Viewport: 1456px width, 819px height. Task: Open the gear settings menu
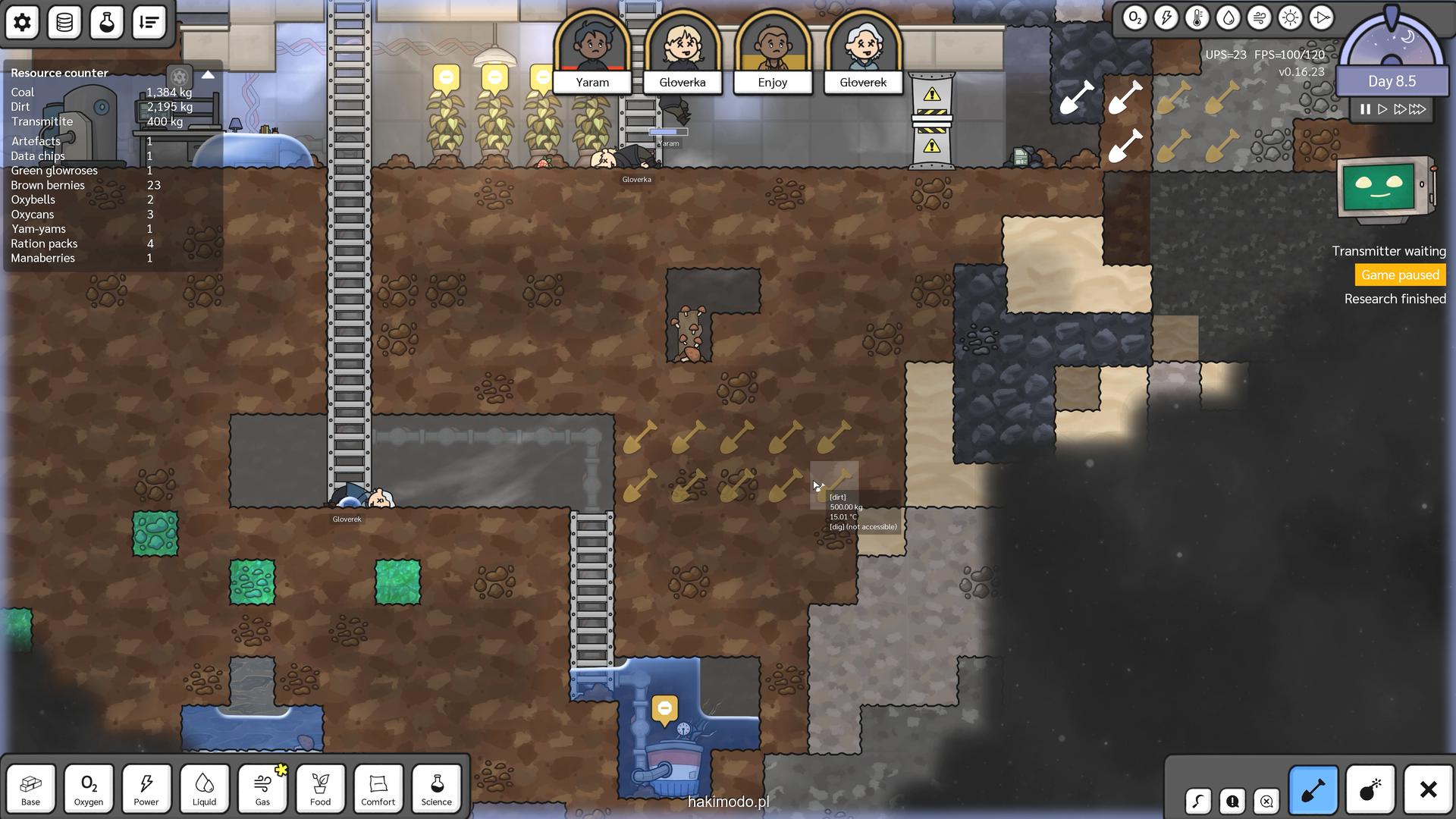click(x=22, y=22)
